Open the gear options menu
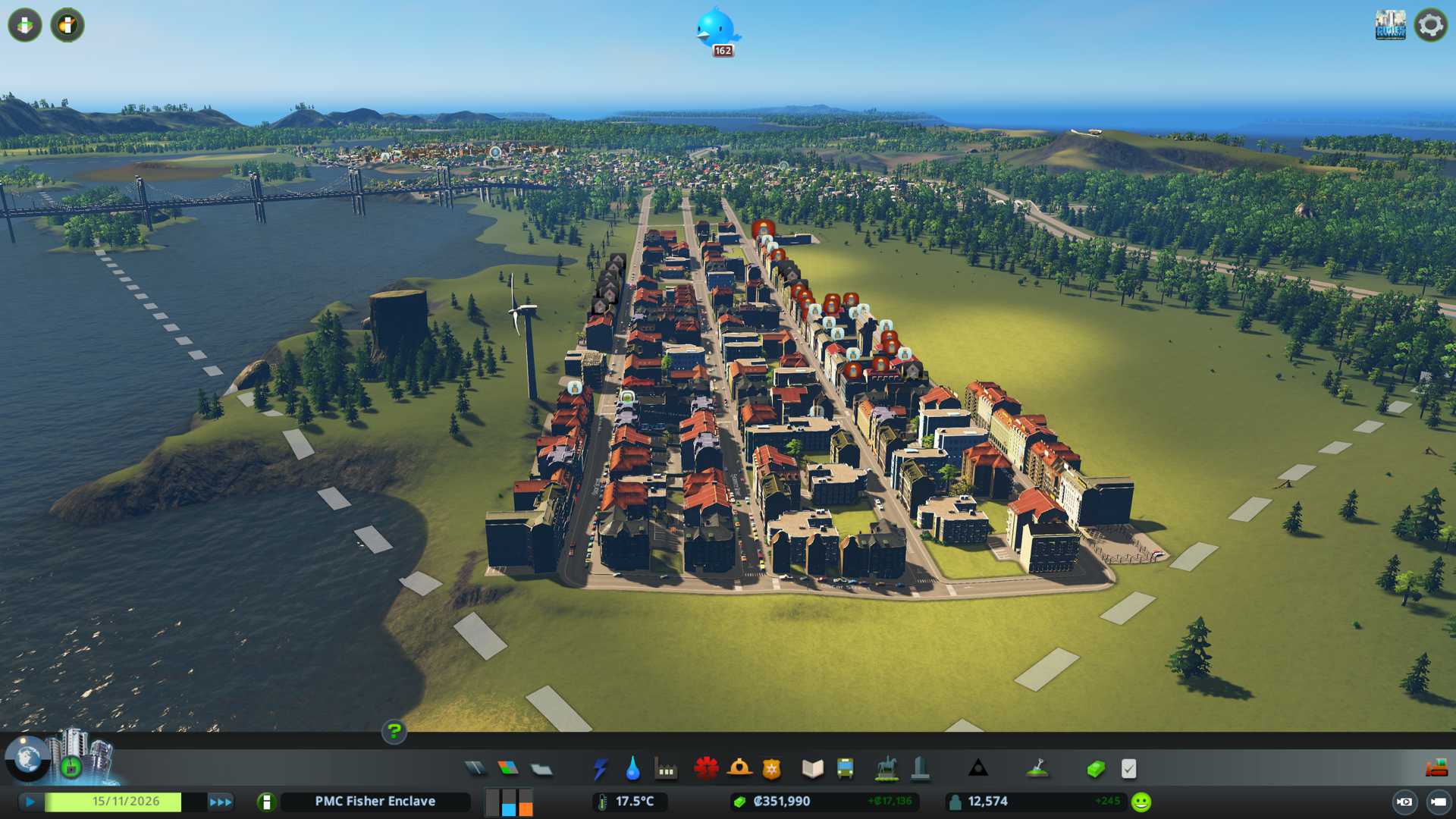This screenshot has height=819, width=1456. pyautogui.click(x=1430, y=25)
